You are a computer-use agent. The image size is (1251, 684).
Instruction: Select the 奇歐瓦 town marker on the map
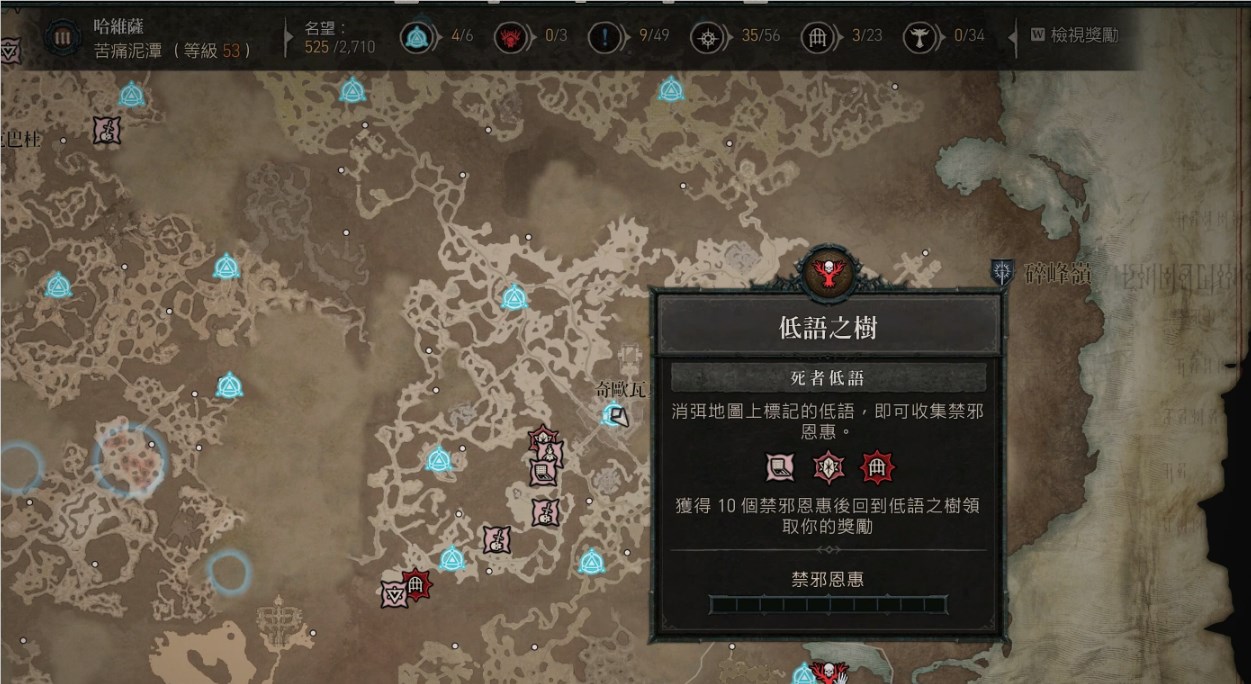point(617,413)
